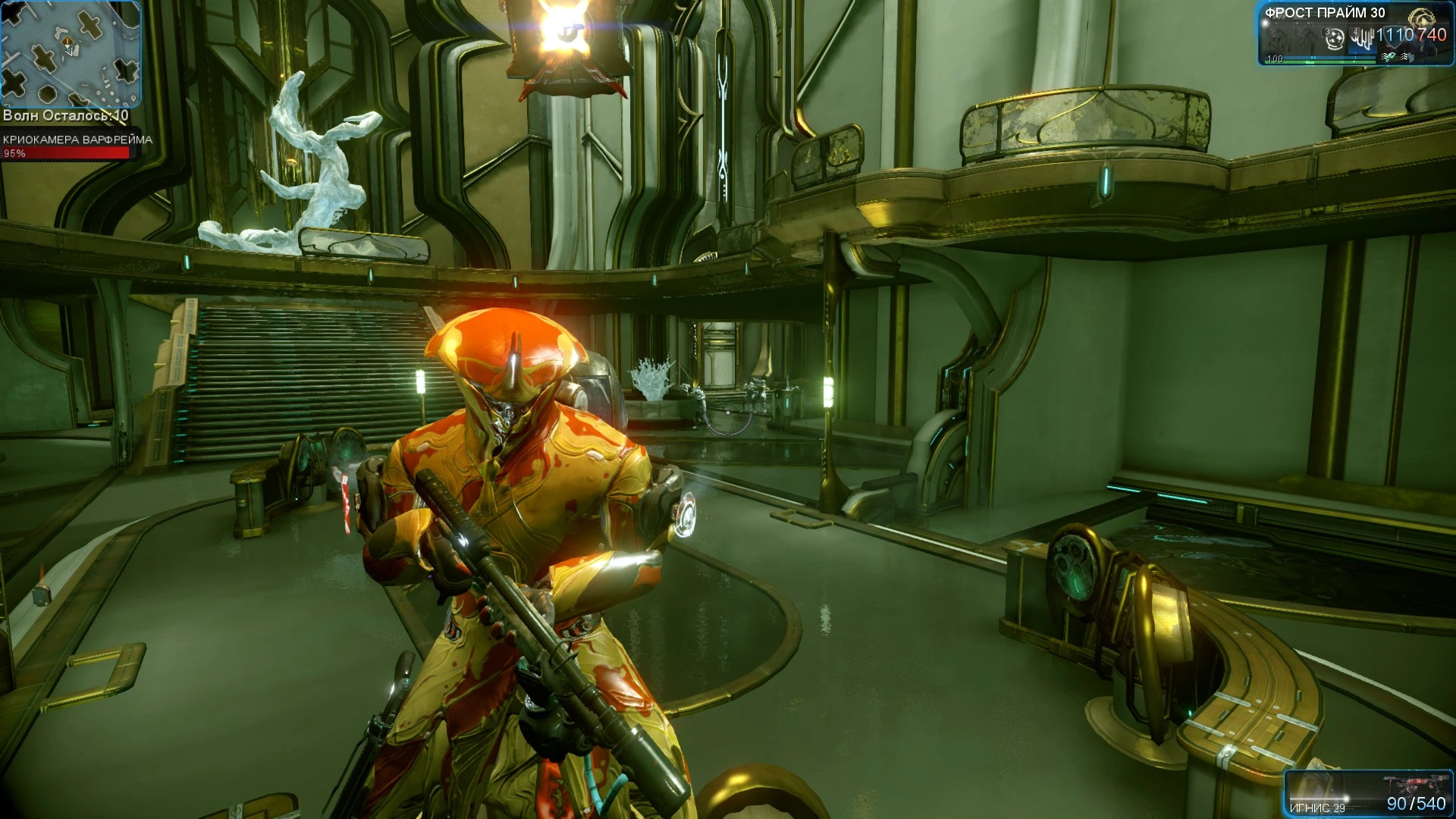1456x819 pixels.
Task: Click the gold Frost Prime helmet emblem
Action: 1421,18
